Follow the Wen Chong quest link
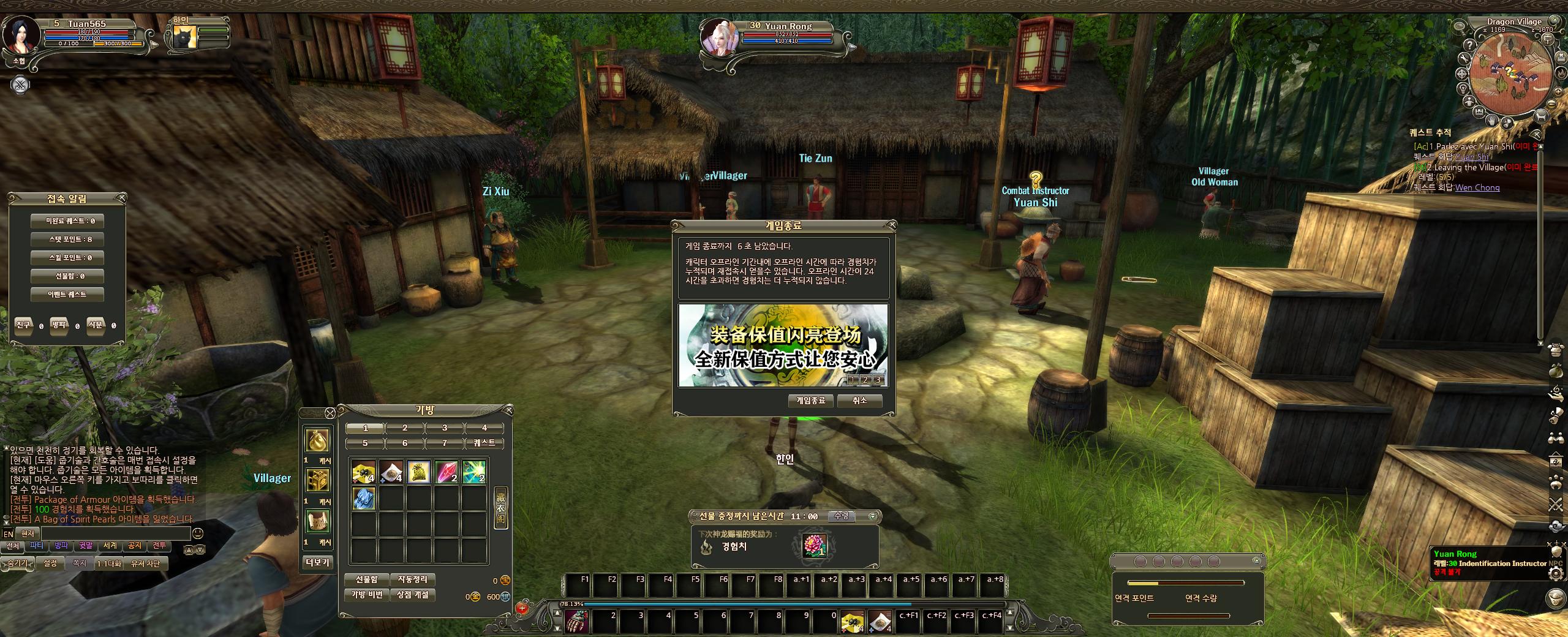This screenshot has height=637, width=1568. coord(1477,187)
